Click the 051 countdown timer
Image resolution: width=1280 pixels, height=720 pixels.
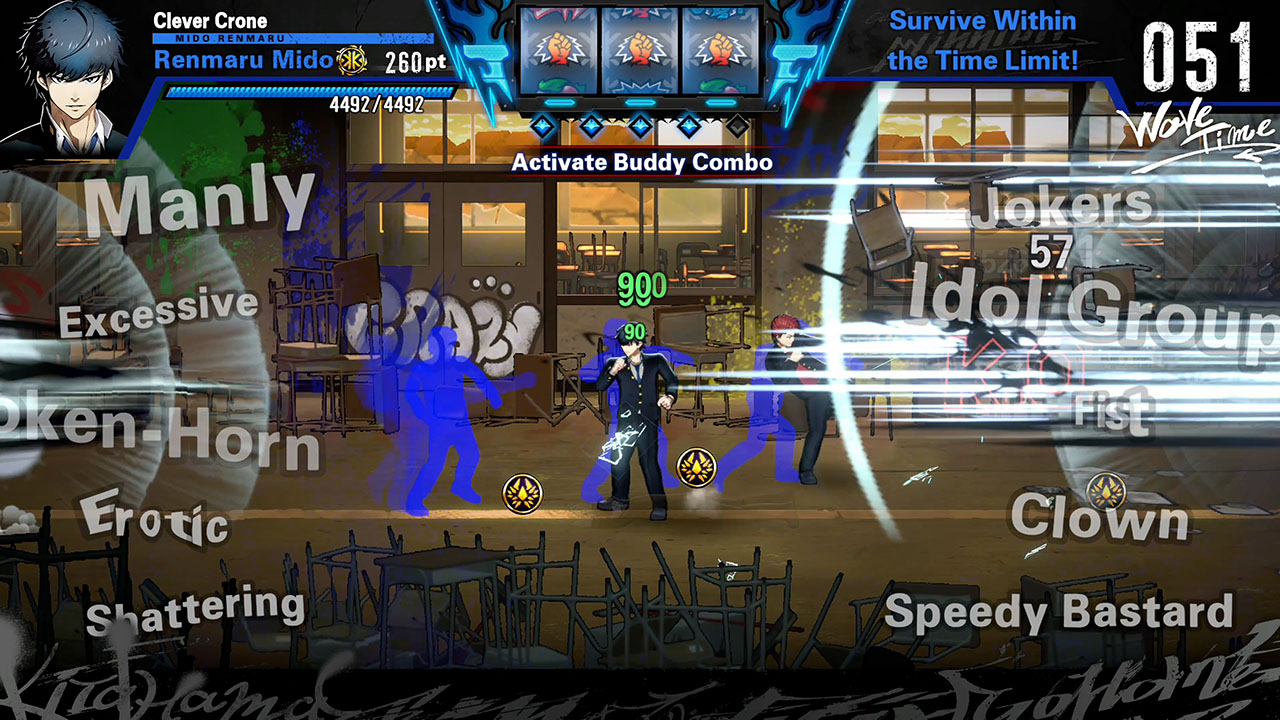pyautogui.click(x=1195, y=55)
